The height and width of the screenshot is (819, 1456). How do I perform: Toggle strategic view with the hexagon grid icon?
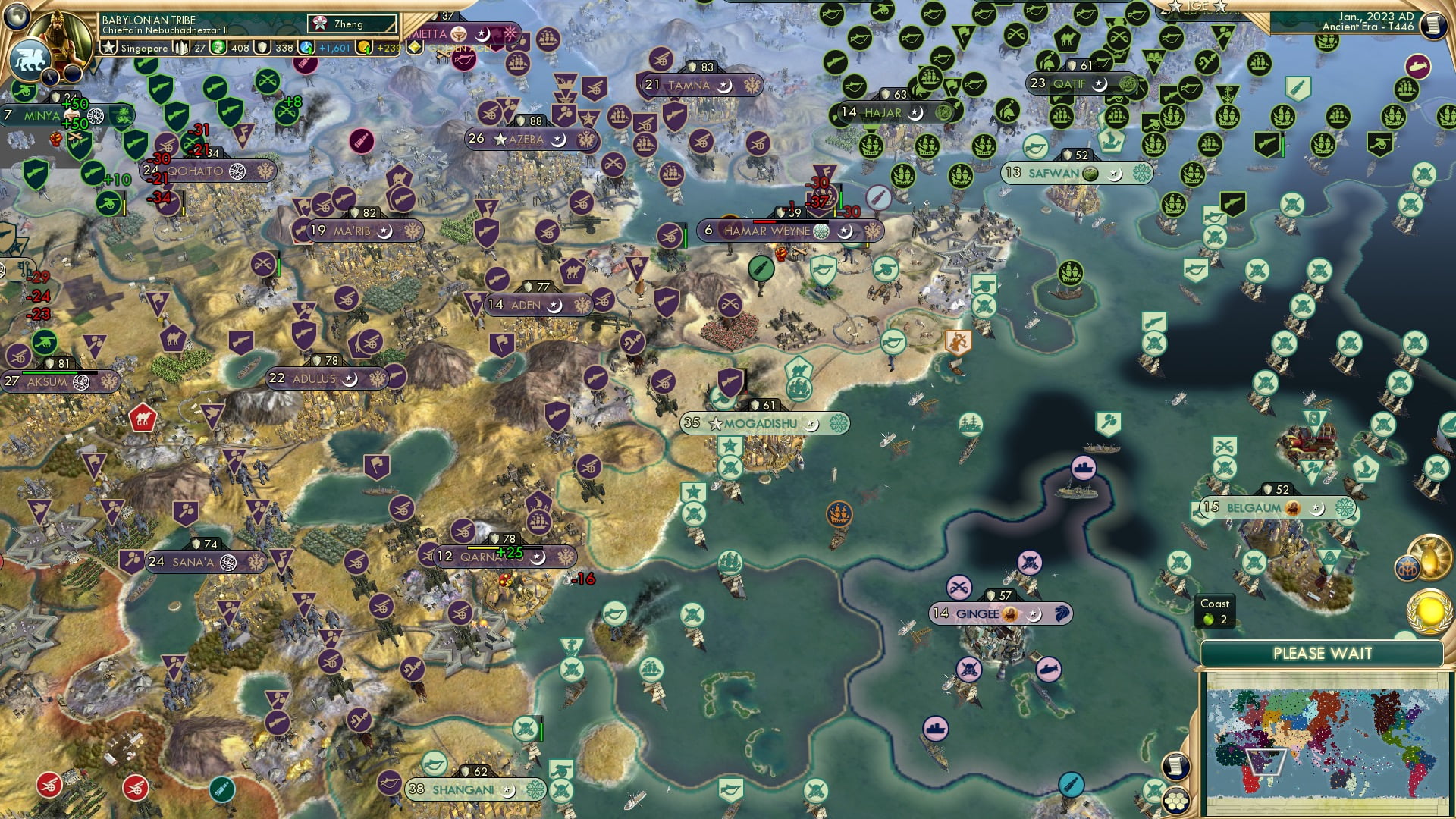(1176, 801)
